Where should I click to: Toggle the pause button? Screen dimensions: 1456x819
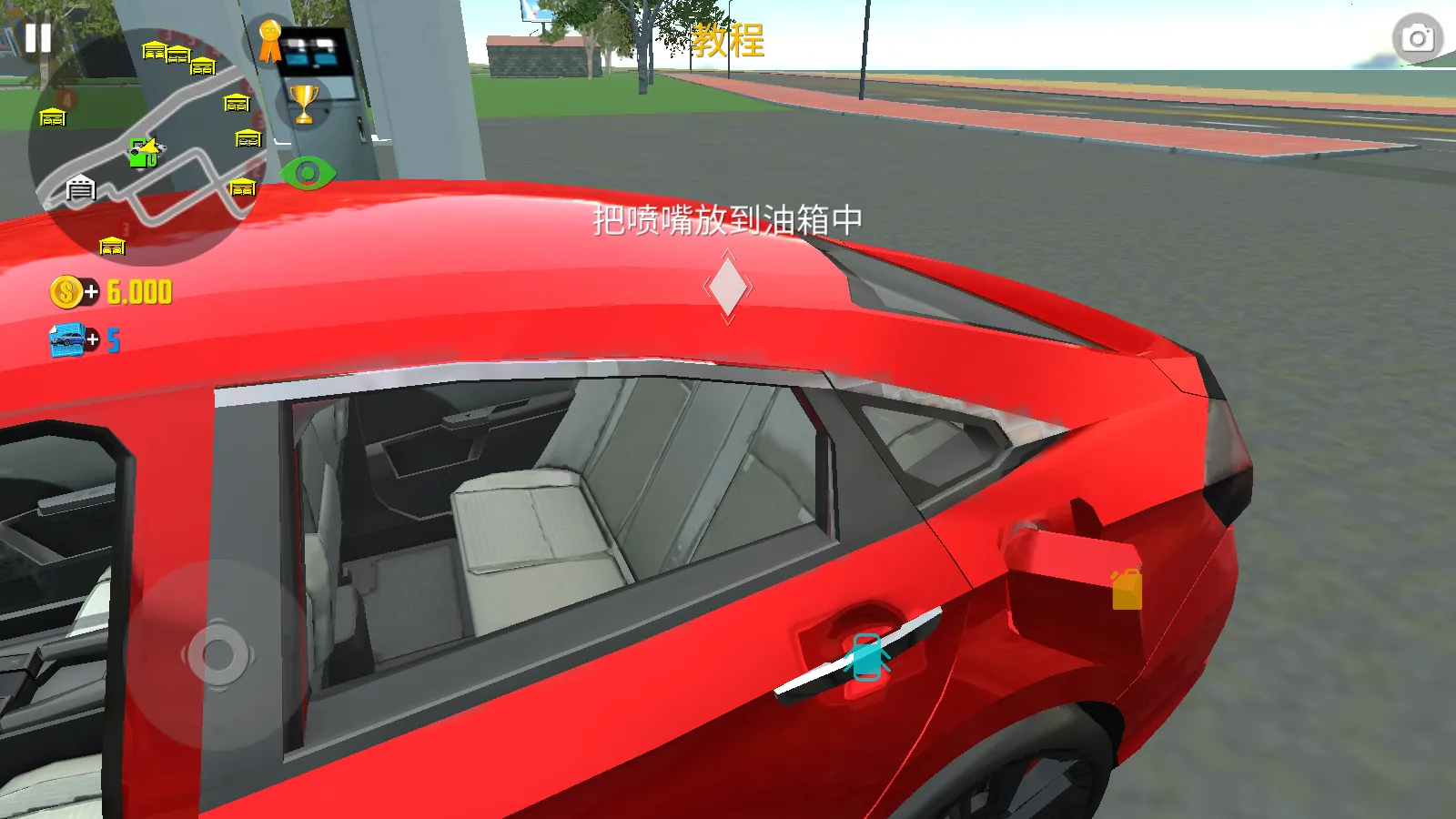click(x=37, y=38)
